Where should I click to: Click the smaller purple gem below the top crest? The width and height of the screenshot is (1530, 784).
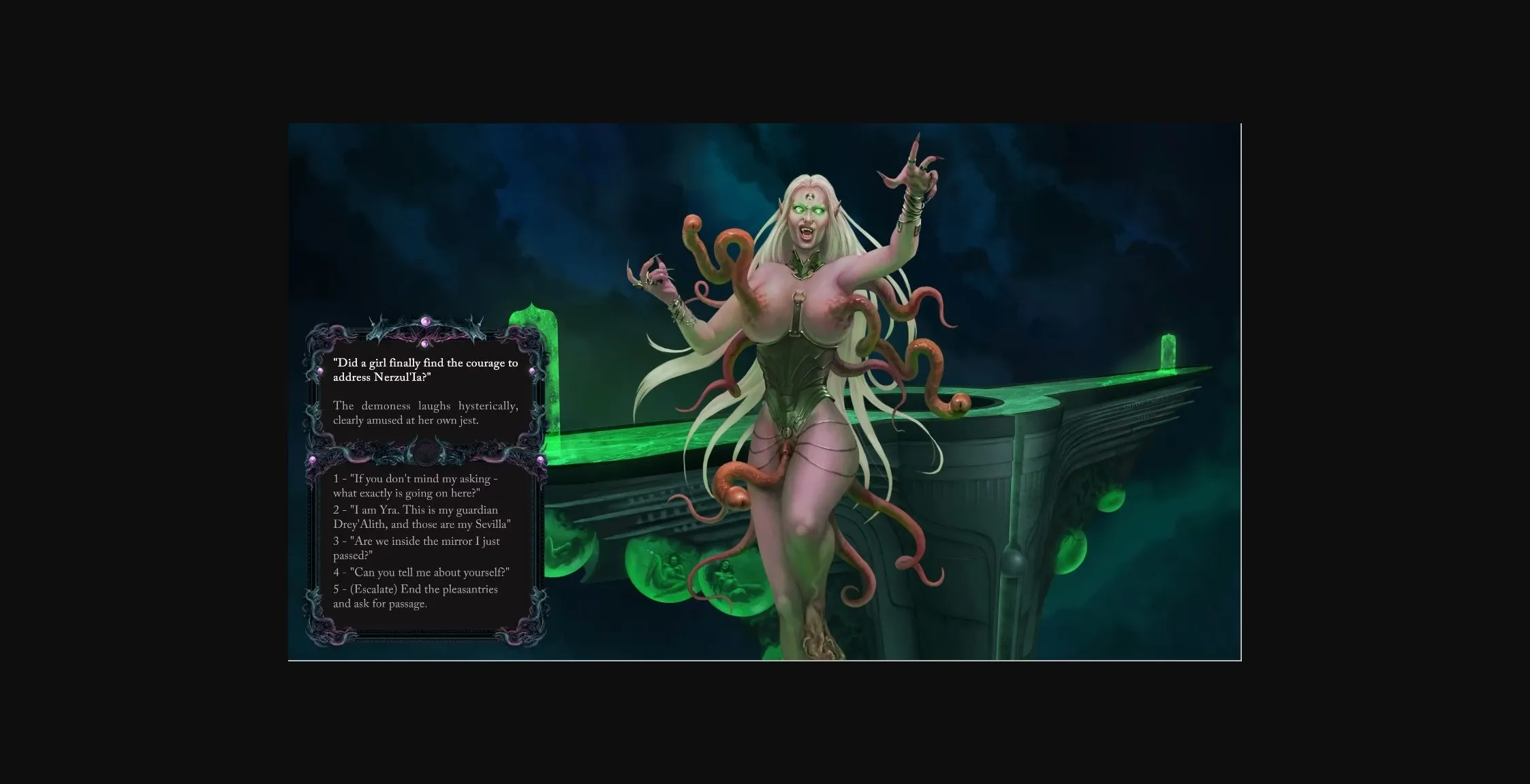[424, 344]
